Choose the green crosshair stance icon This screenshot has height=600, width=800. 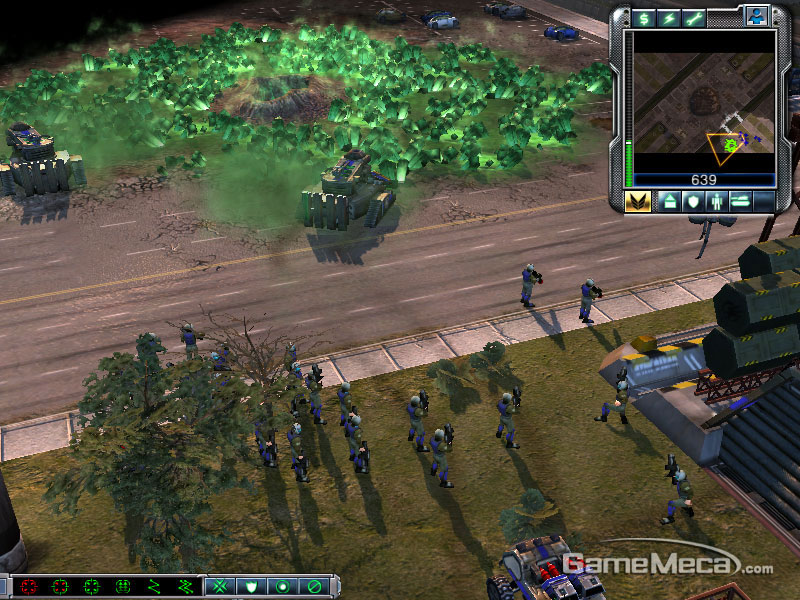(92, 586)
